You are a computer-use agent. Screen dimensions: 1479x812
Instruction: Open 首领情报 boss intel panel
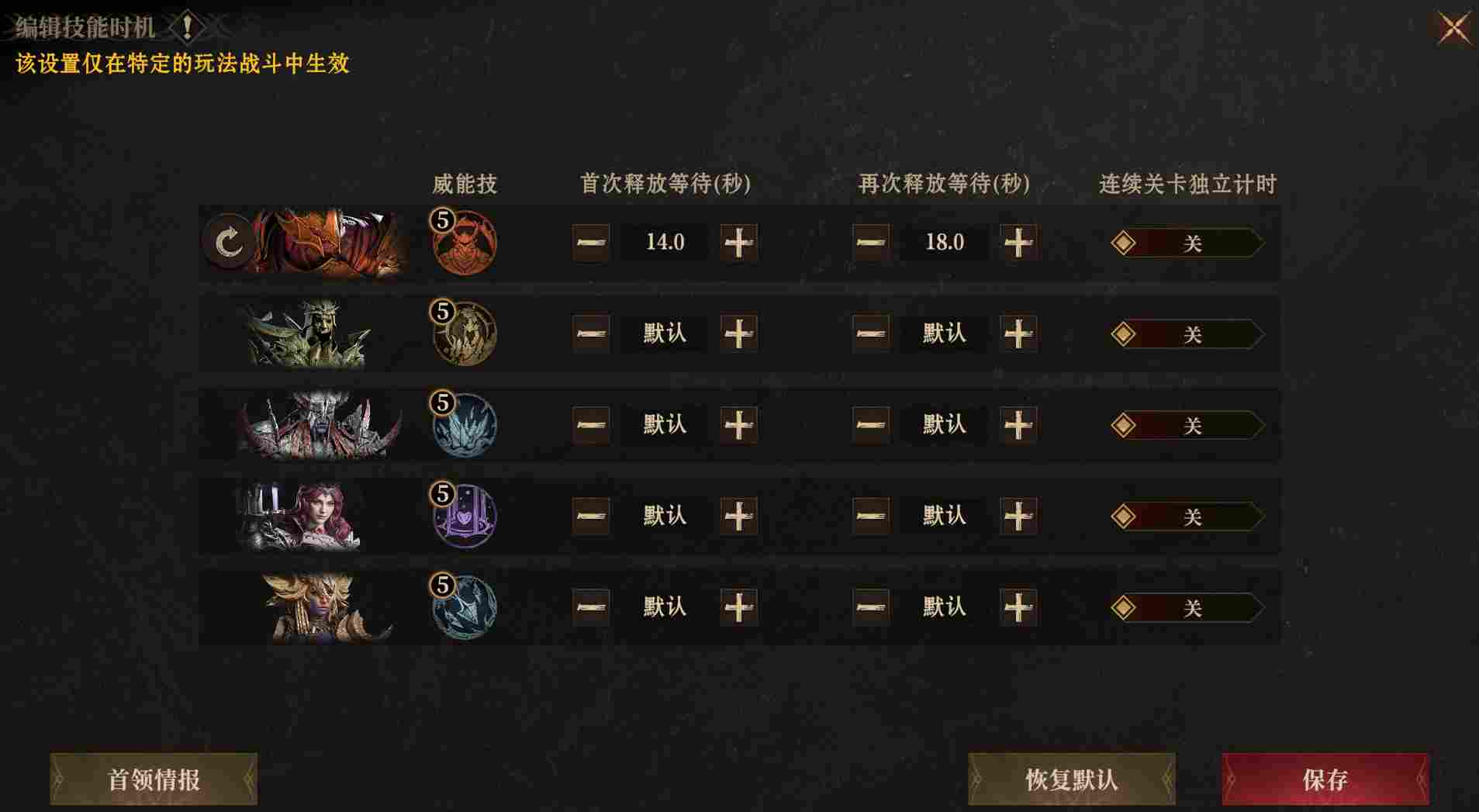pos(153,778)
